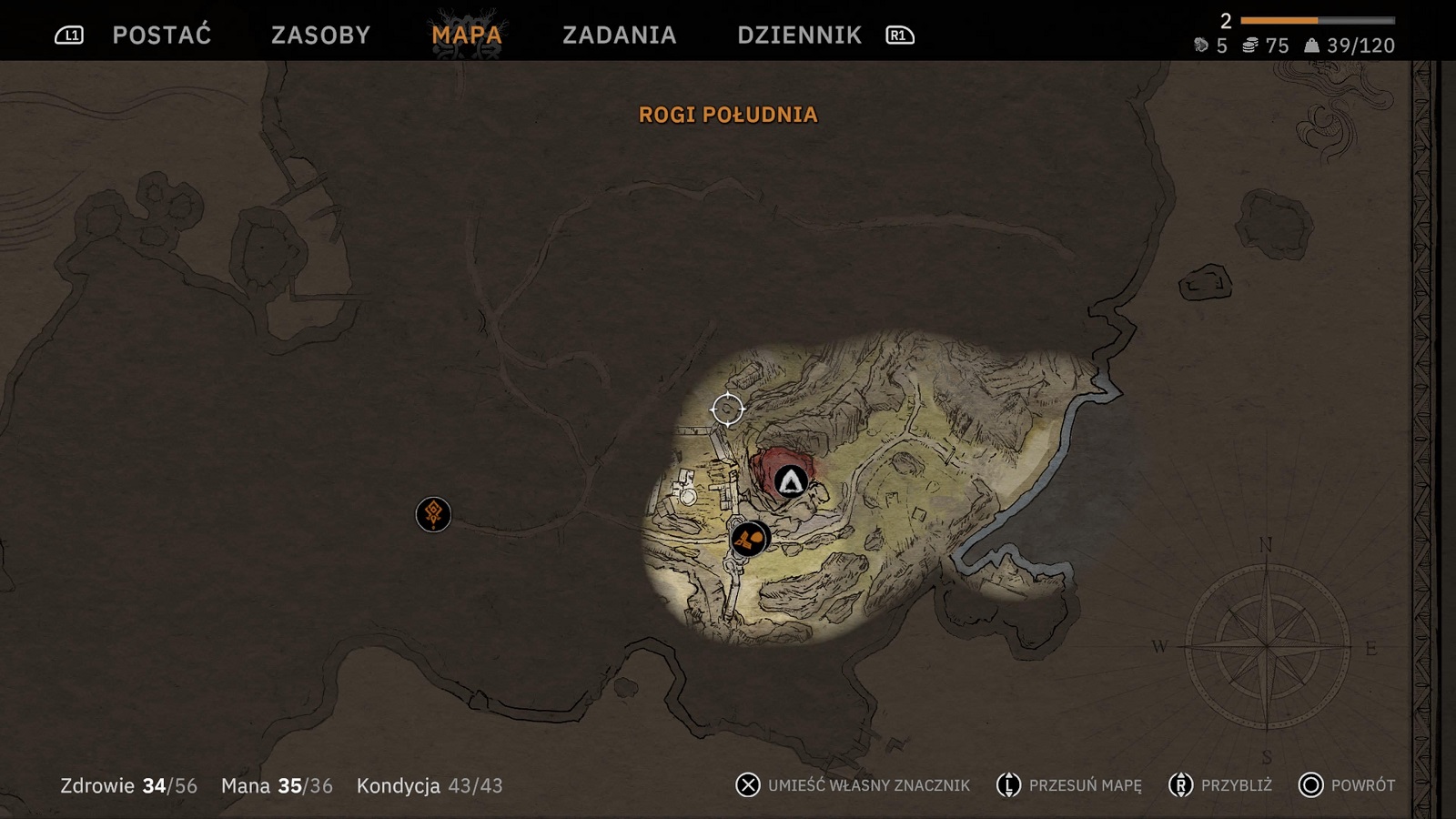Open the Zasoby tab

coord(320,35)
